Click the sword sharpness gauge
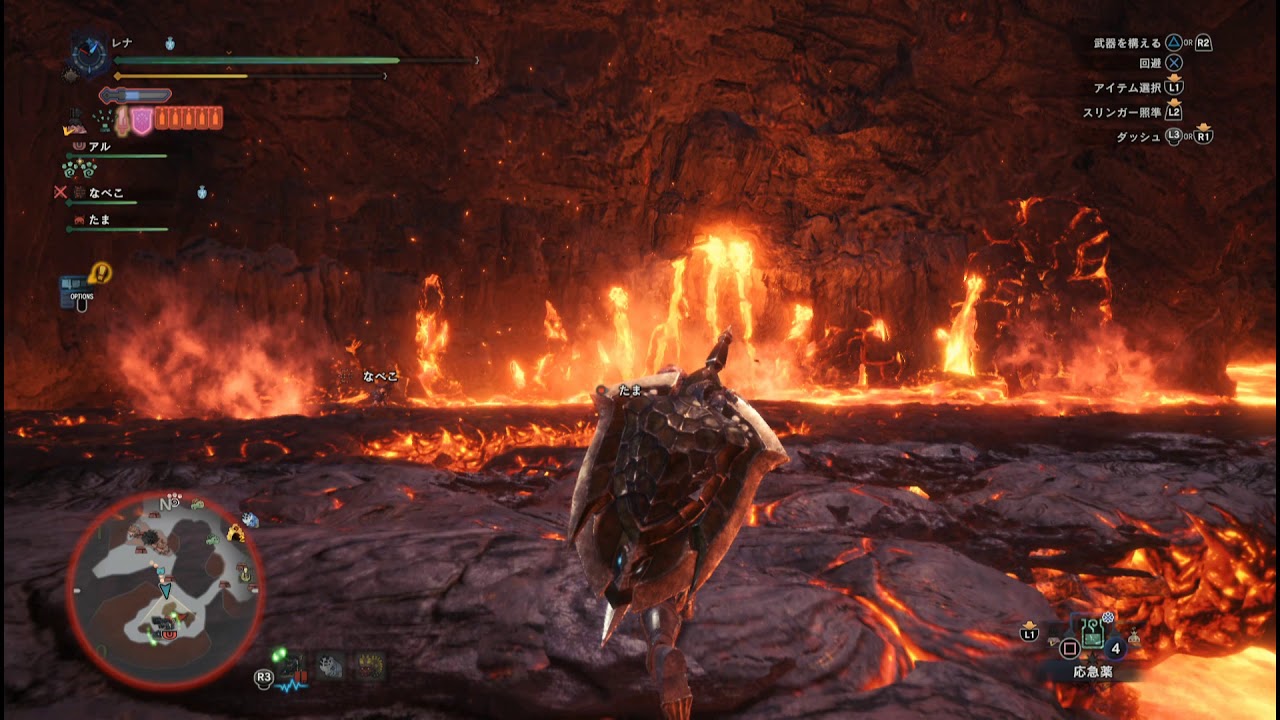 click(x=136, y=95)
